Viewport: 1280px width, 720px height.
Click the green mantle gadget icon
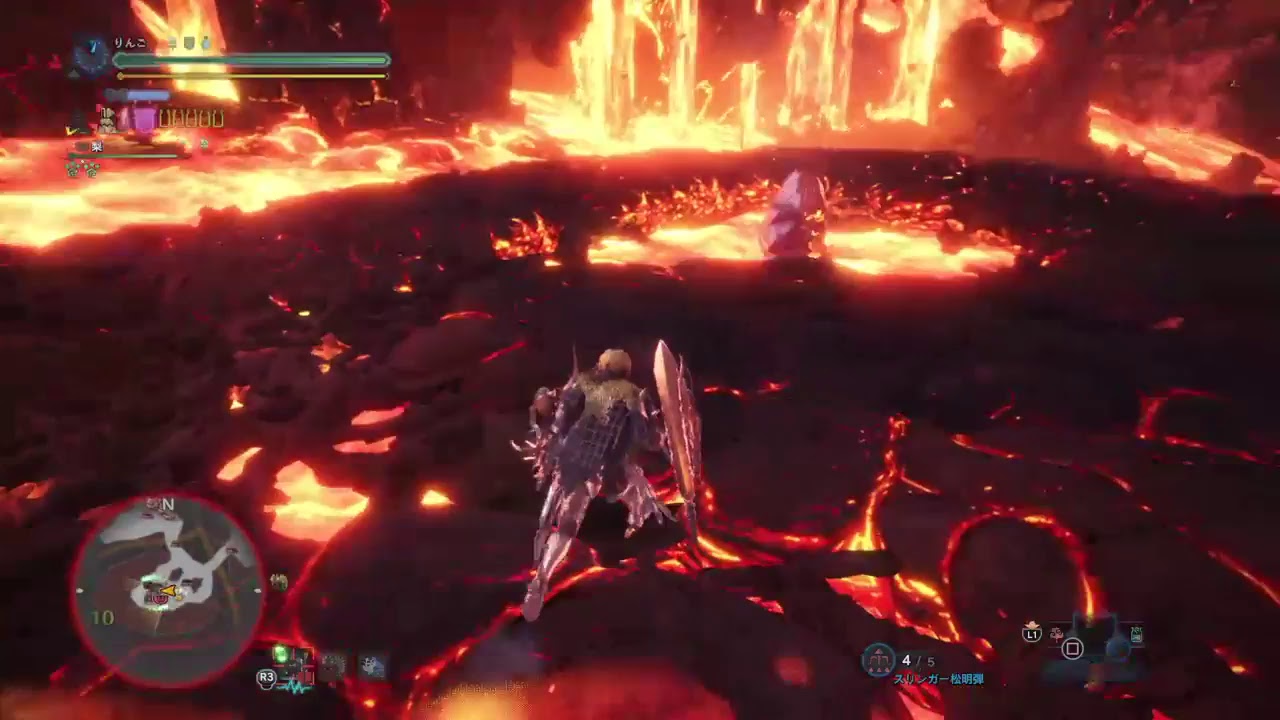(282, 655)
